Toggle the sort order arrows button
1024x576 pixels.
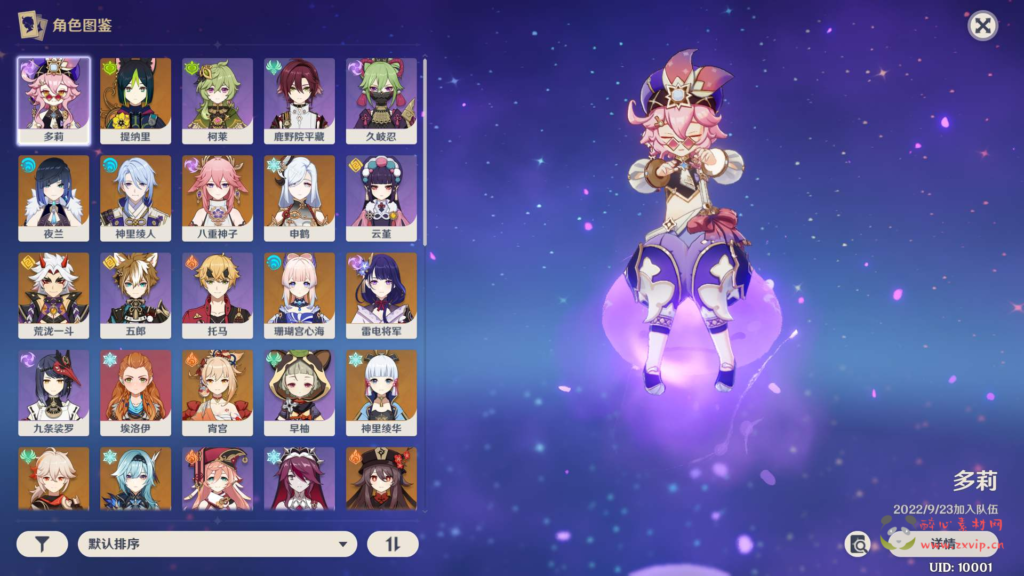click(x=393, y=544)
